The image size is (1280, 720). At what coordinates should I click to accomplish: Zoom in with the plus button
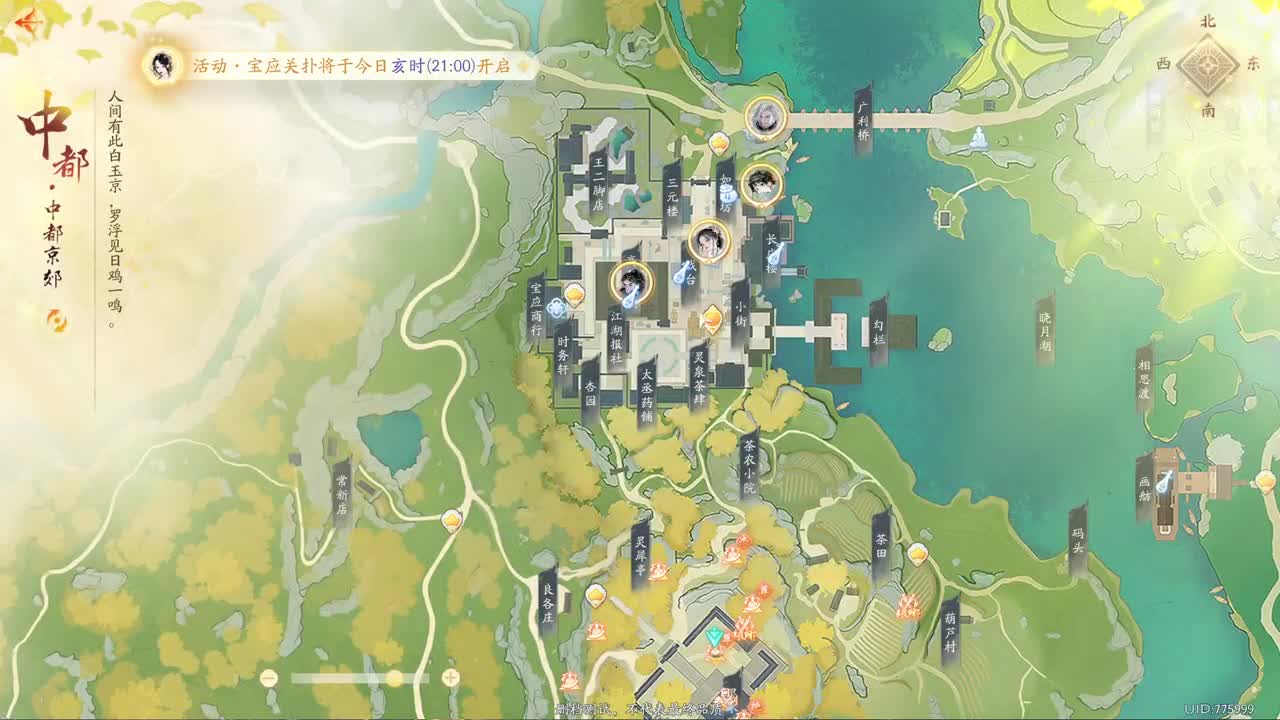pyautogui.click(x=450, y=677)
